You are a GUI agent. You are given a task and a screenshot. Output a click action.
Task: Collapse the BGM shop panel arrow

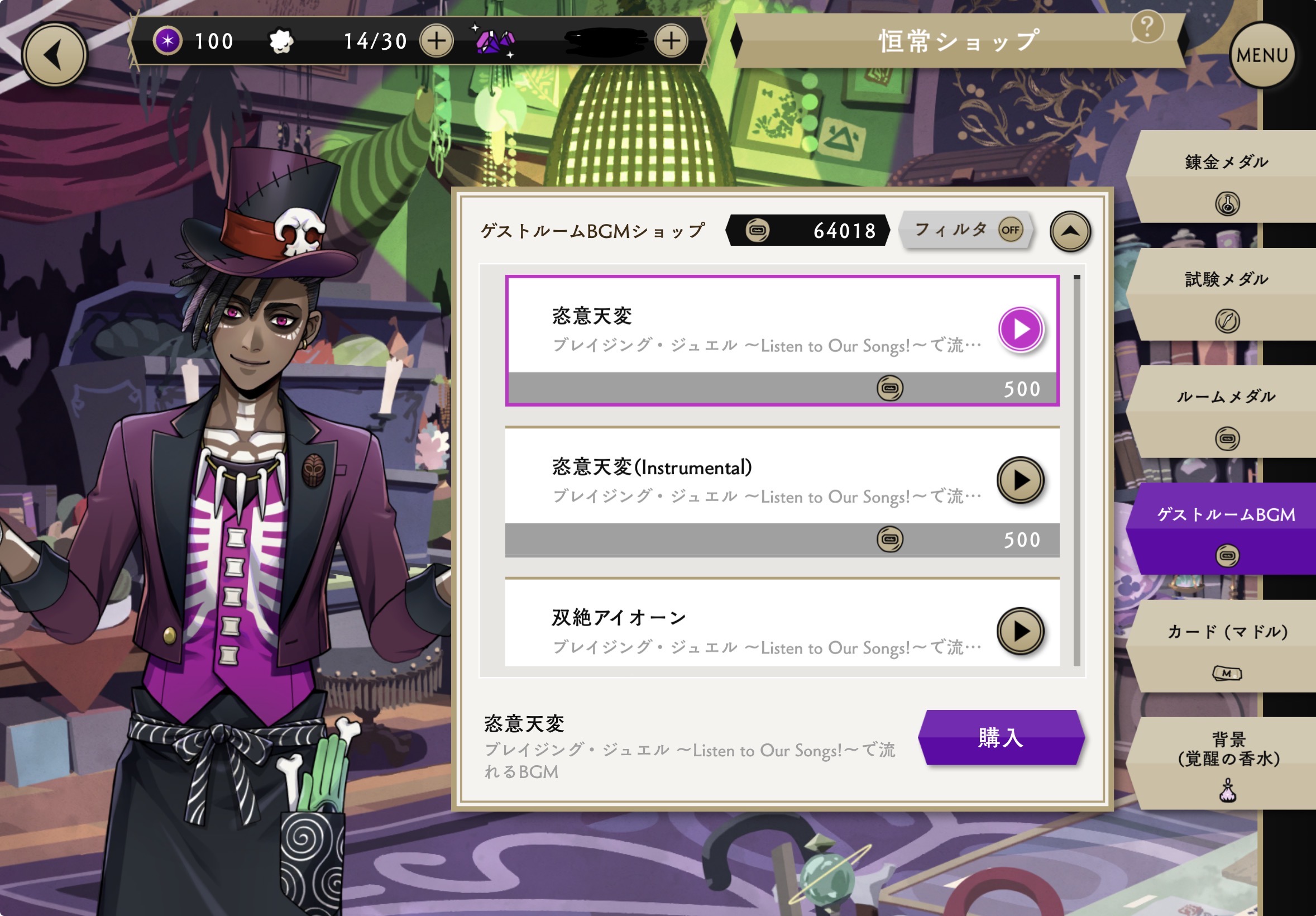1070,232
